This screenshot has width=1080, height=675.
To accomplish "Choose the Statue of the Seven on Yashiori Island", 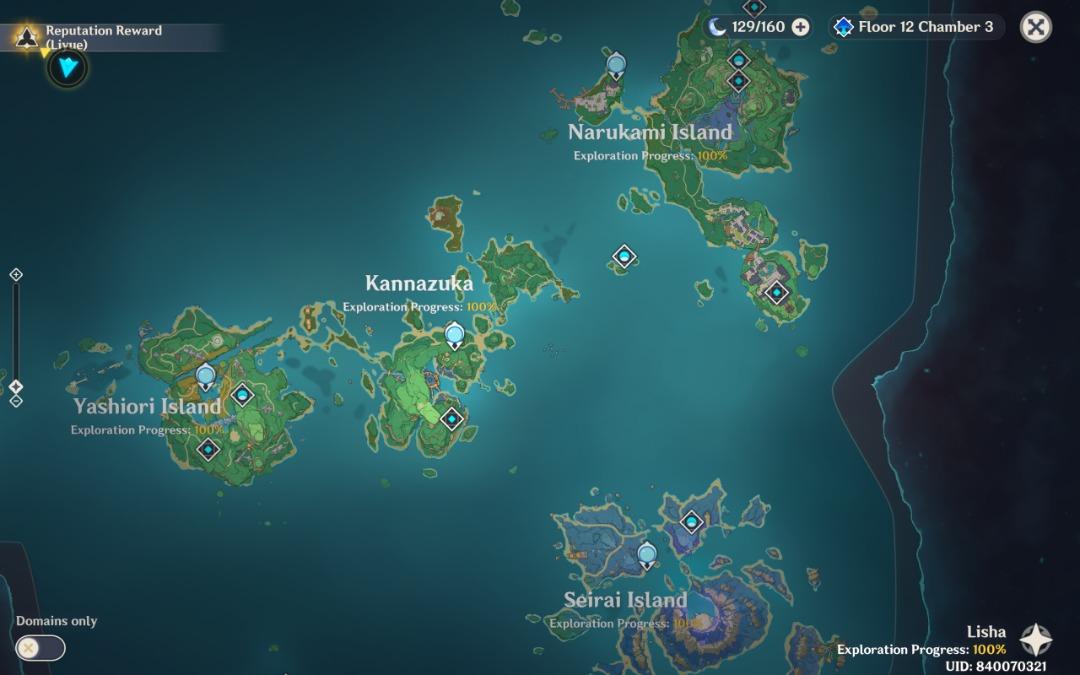I will [x=206, y=377].
